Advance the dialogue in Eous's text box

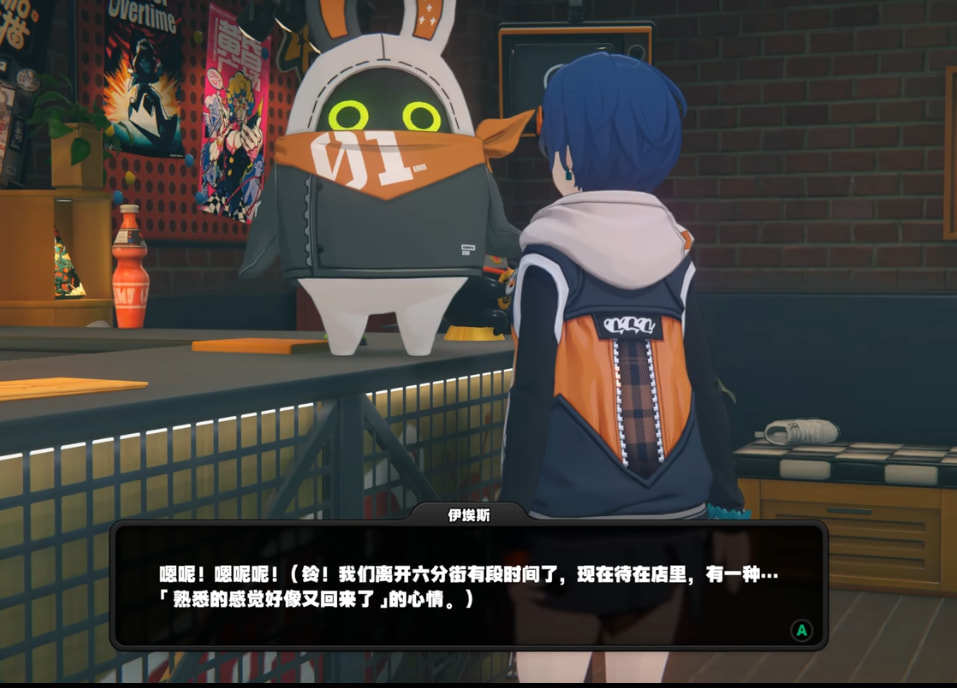(x=800, y=630)
